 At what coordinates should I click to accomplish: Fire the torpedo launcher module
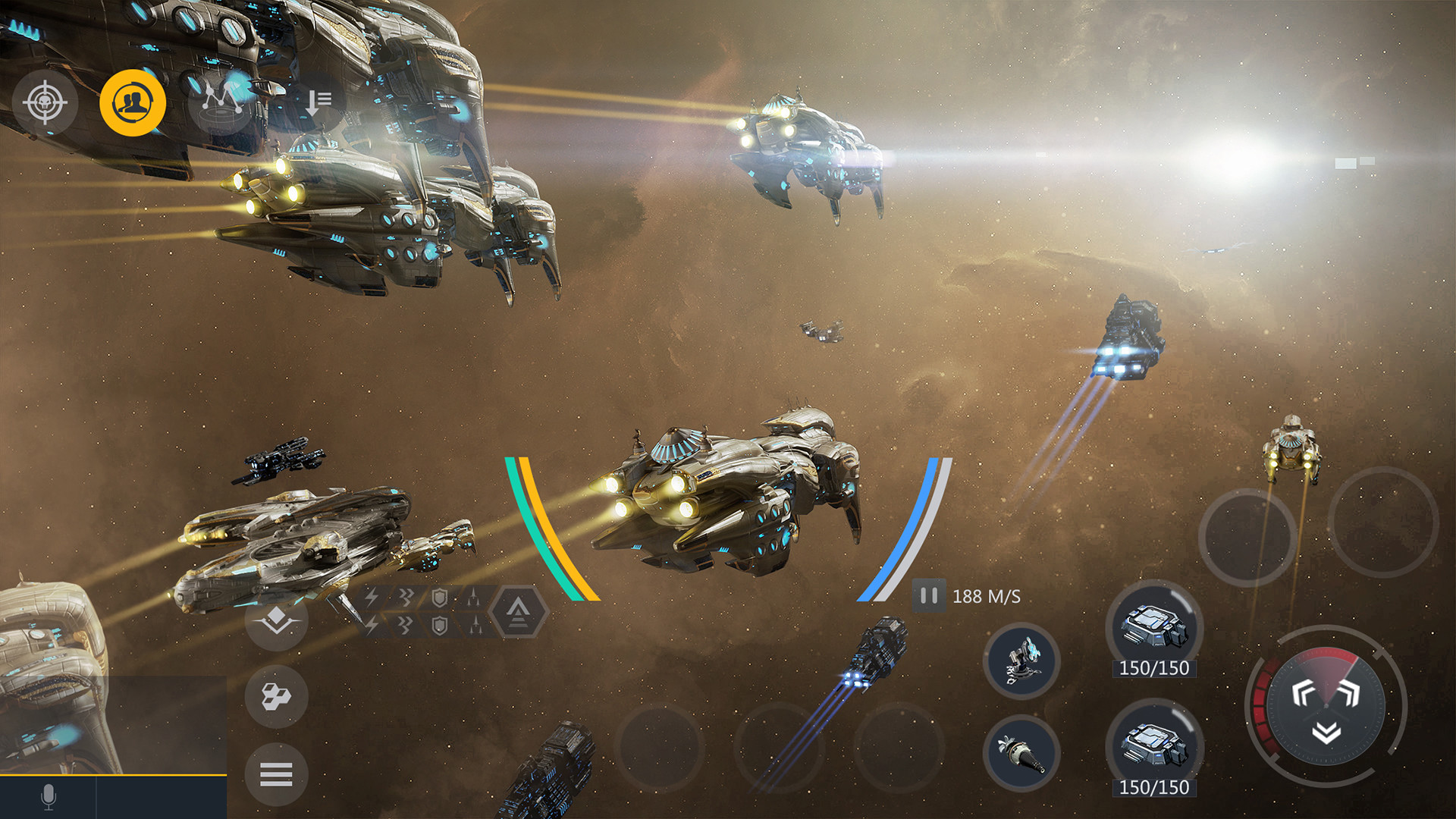(1021, 752)
